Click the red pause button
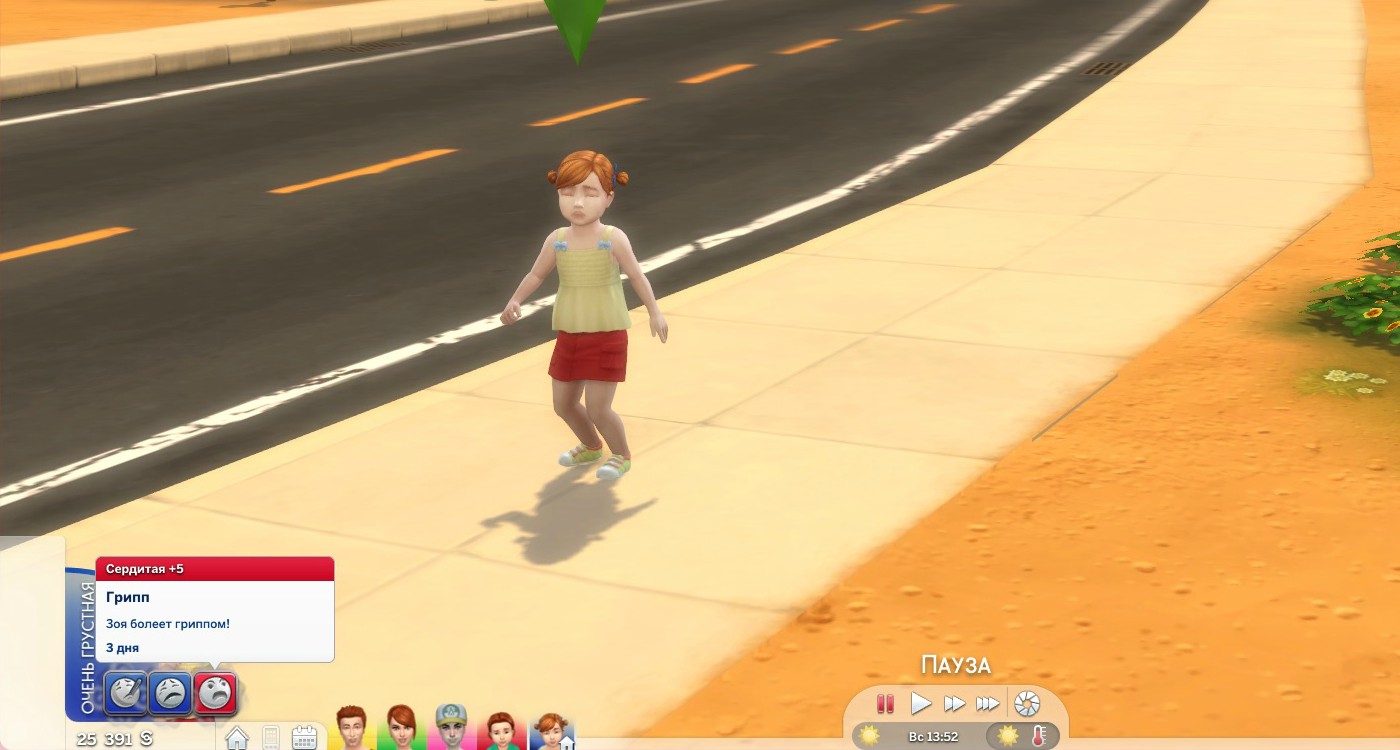This screenshot has width=1400, height=750. tap(885, 704)
